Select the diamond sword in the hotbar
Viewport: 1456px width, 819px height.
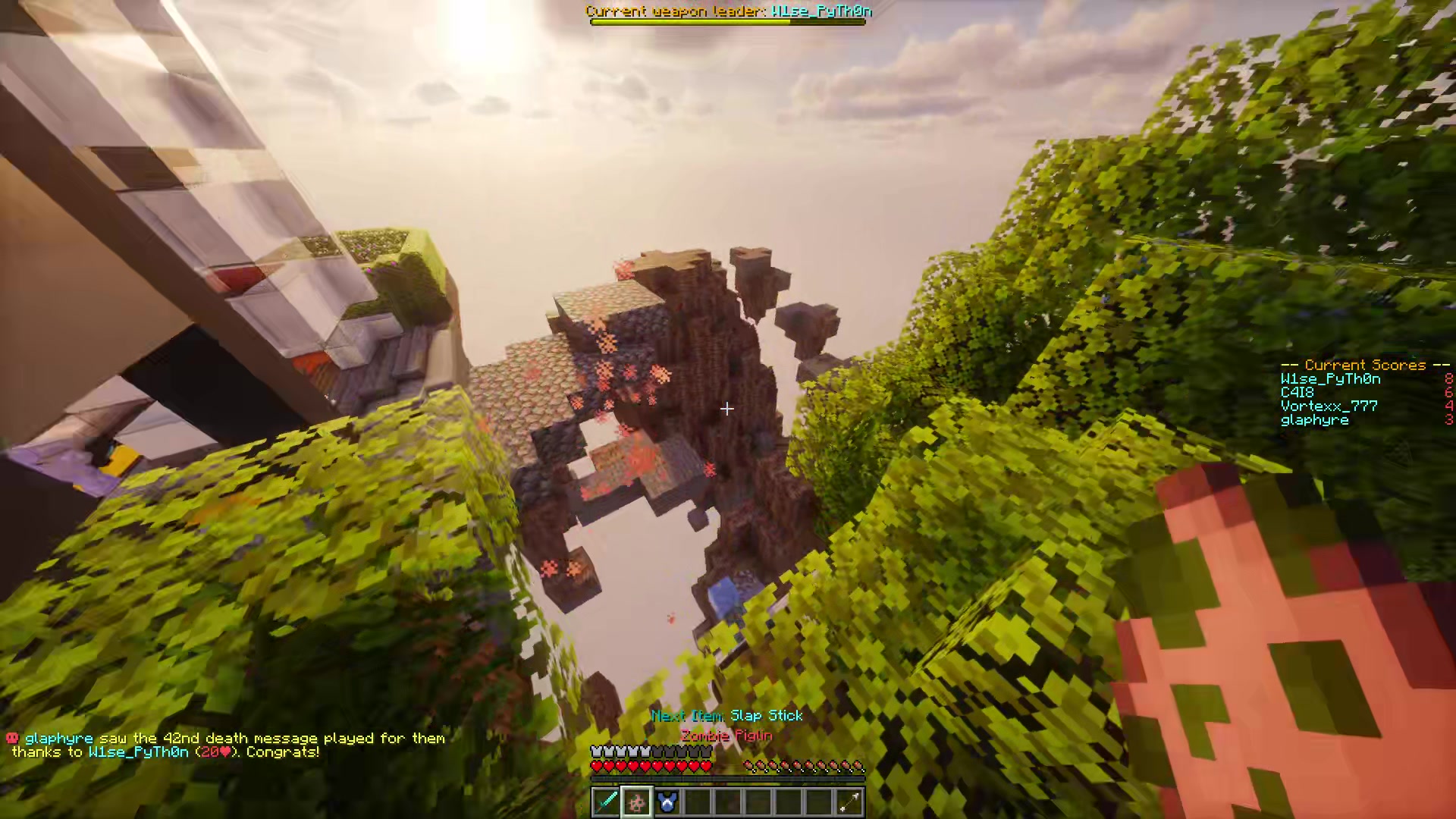605,802
